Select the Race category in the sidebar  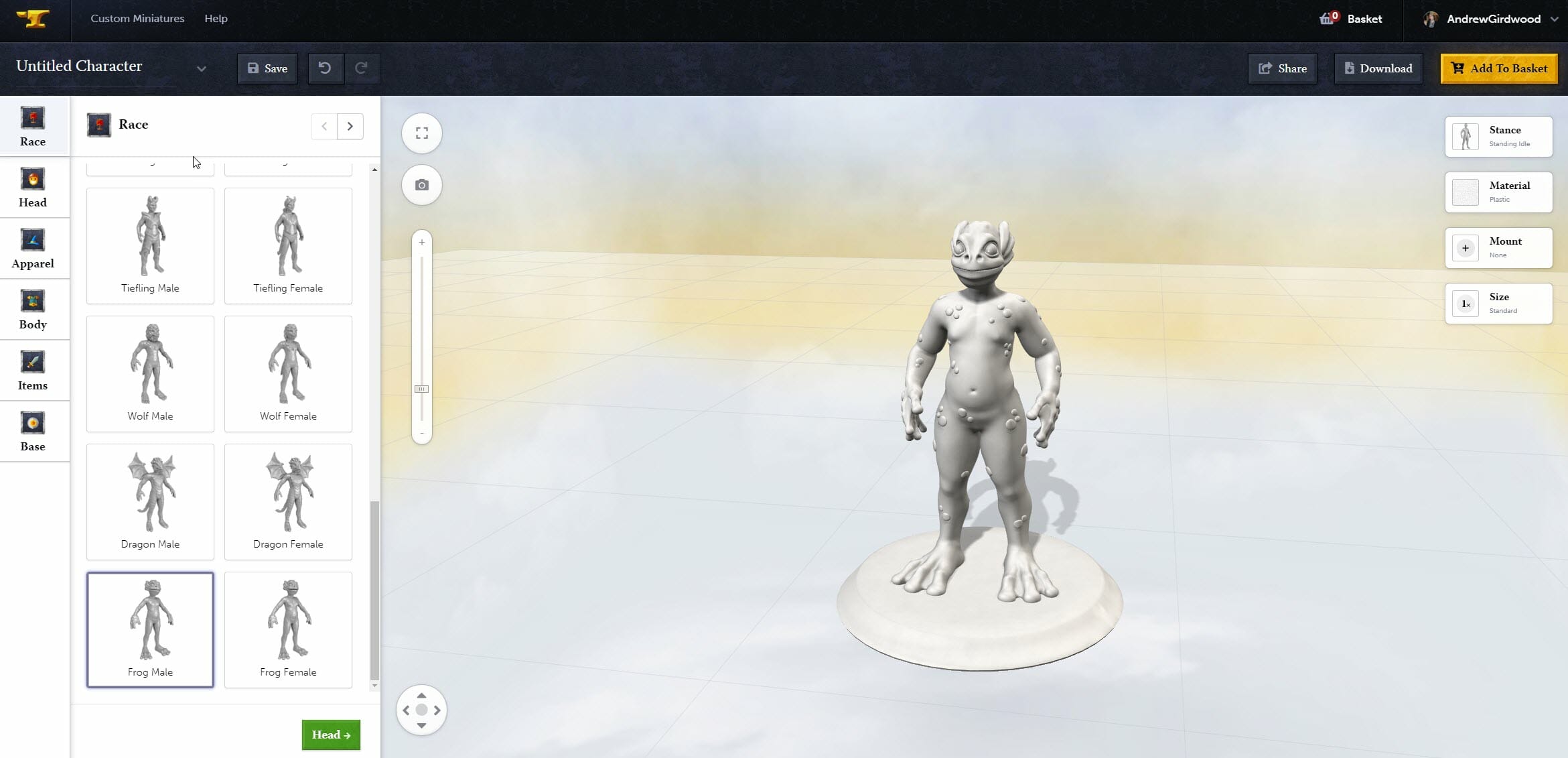[x=32, y=125]
